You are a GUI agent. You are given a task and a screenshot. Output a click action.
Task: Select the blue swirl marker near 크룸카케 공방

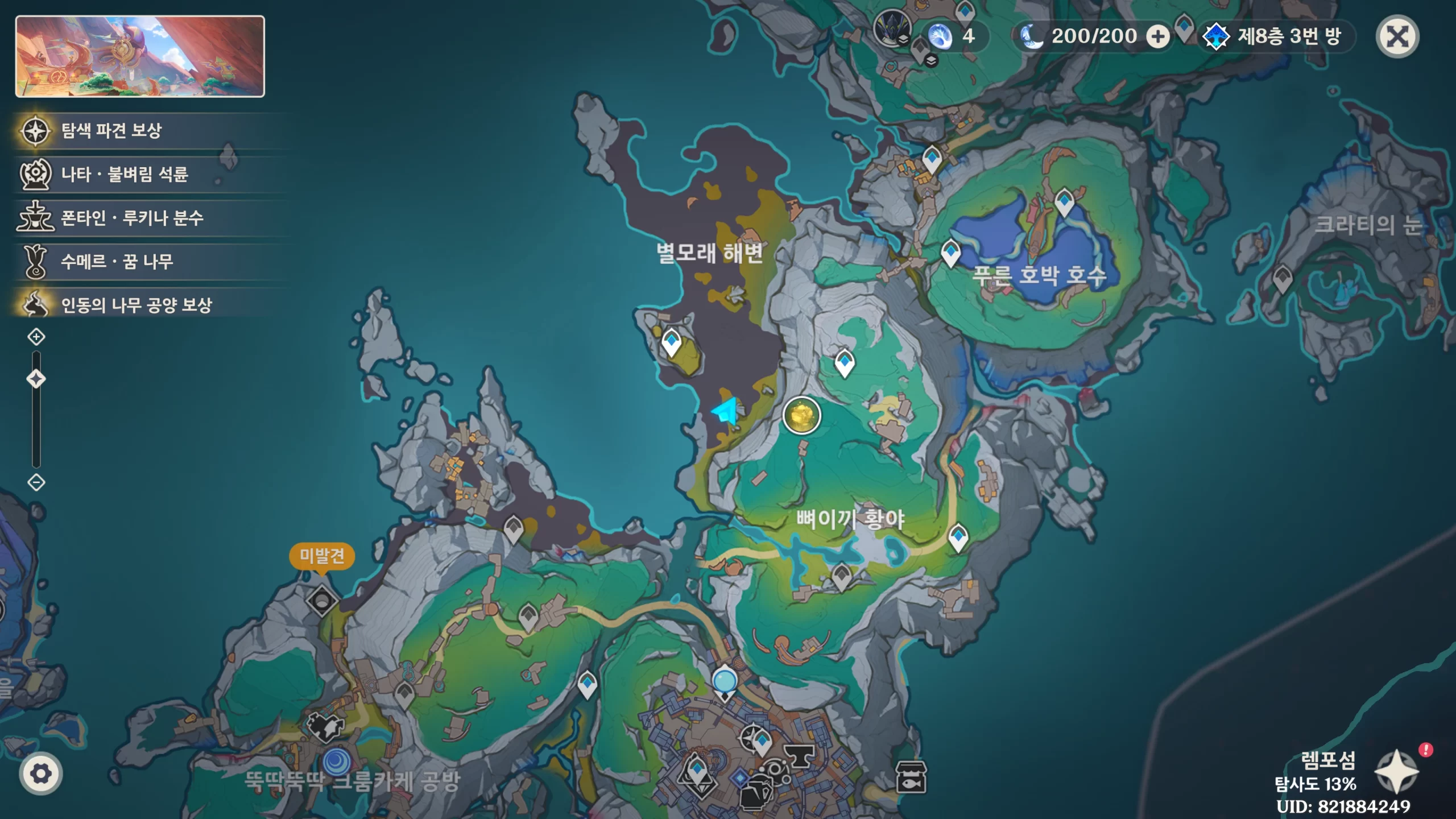point(337,761)
